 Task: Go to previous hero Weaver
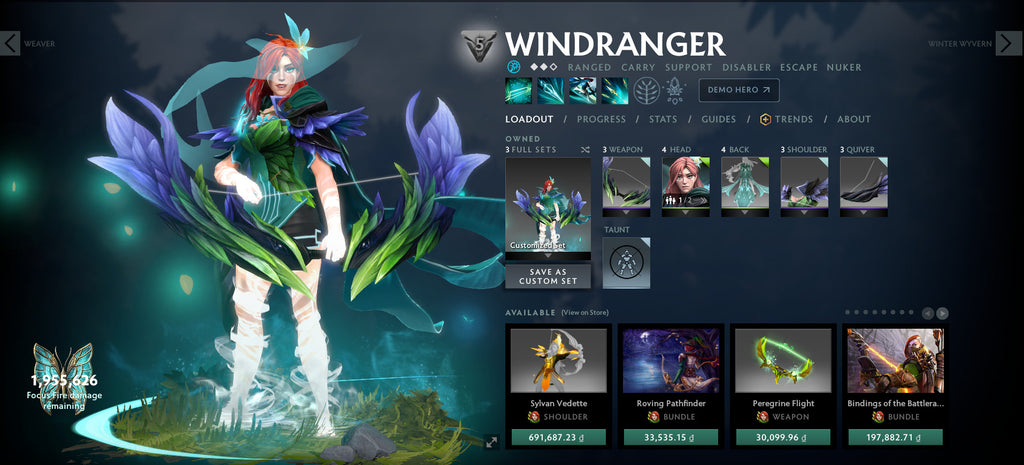(10, 43)
